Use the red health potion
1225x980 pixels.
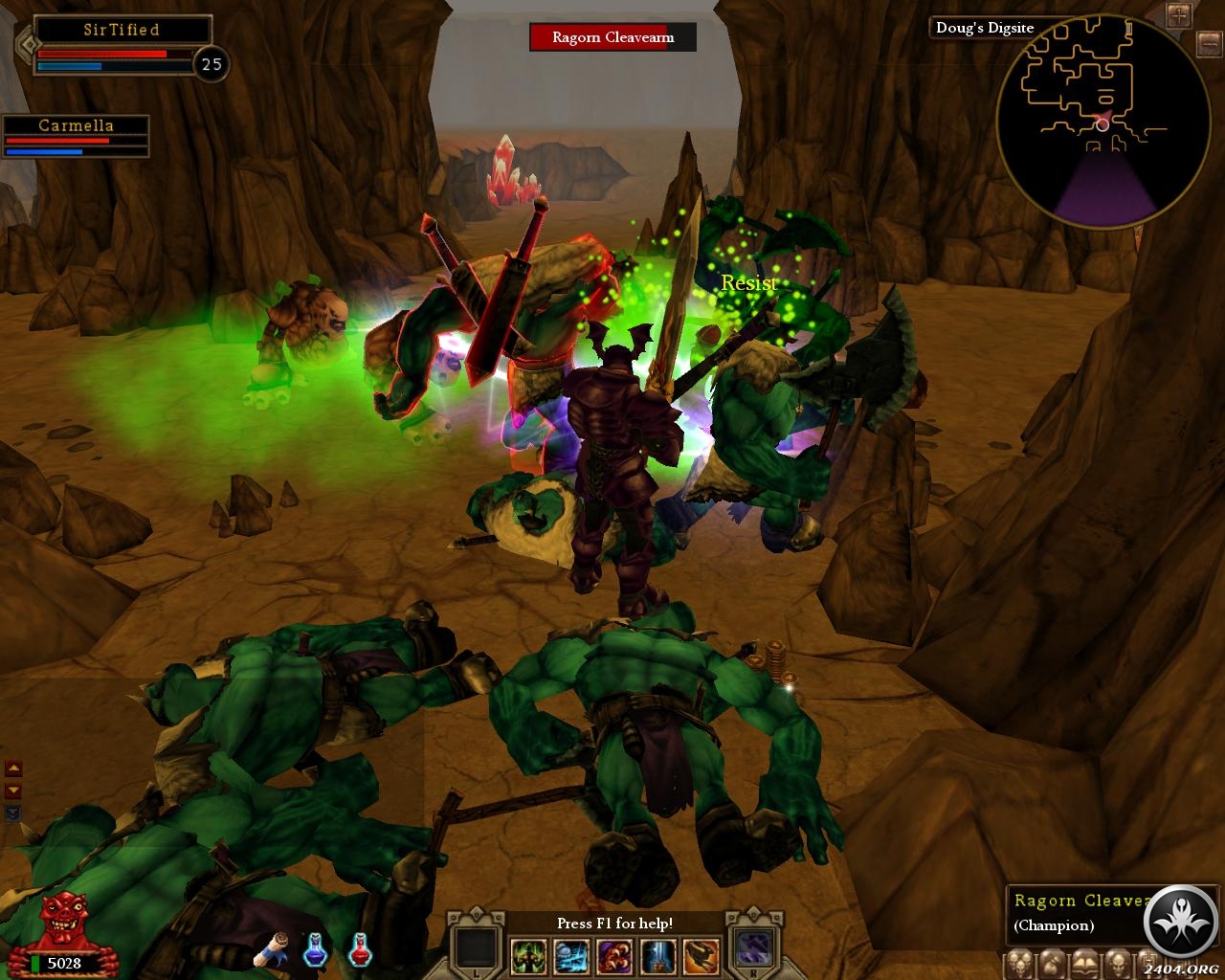coord(360,949)
